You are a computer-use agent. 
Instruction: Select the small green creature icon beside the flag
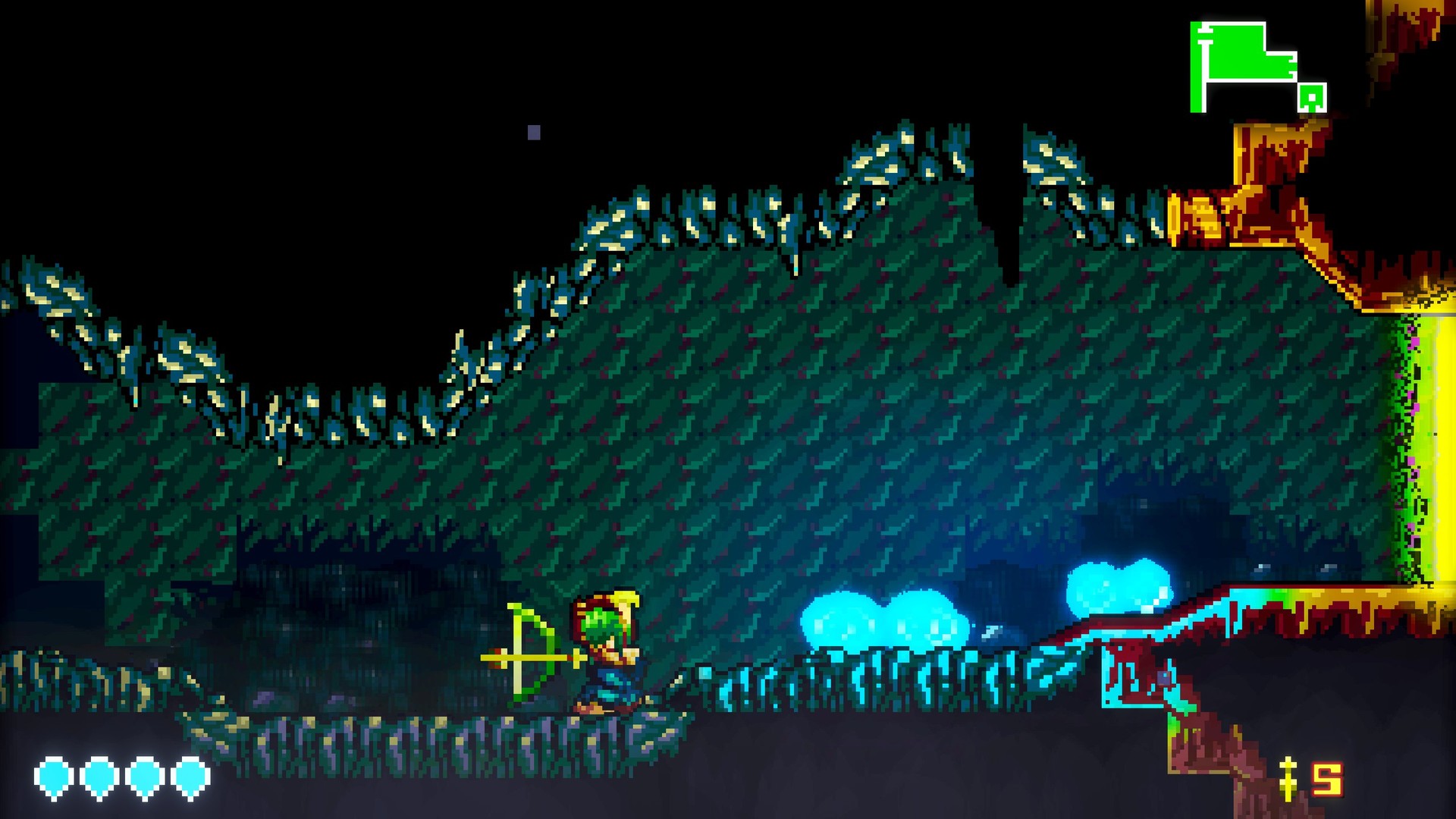(1311, 98)
